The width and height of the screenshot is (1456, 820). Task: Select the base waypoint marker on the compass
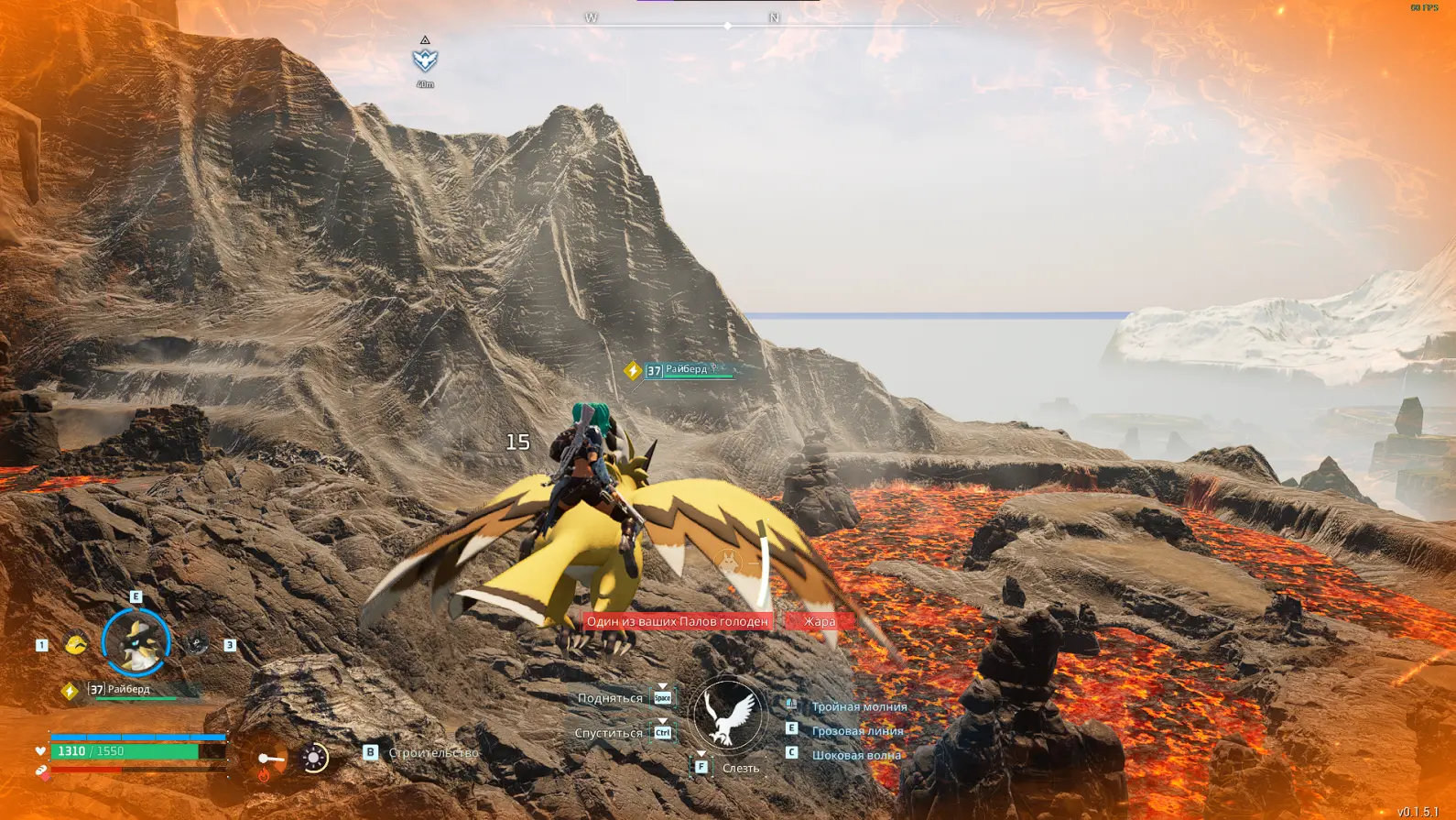(x=425, y=60)
